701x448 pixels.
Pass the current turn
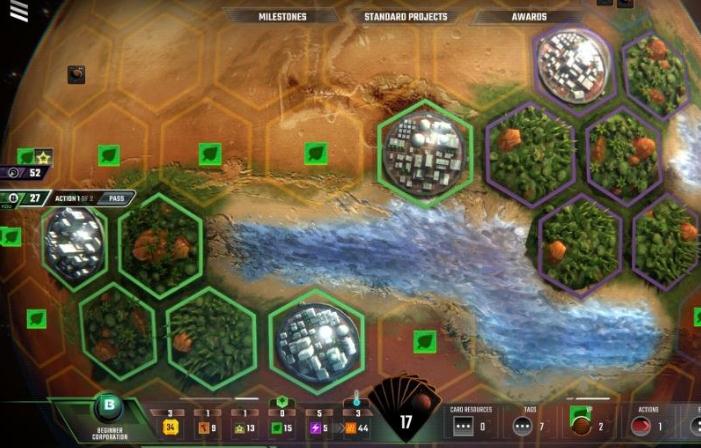(x=116, y=198)
